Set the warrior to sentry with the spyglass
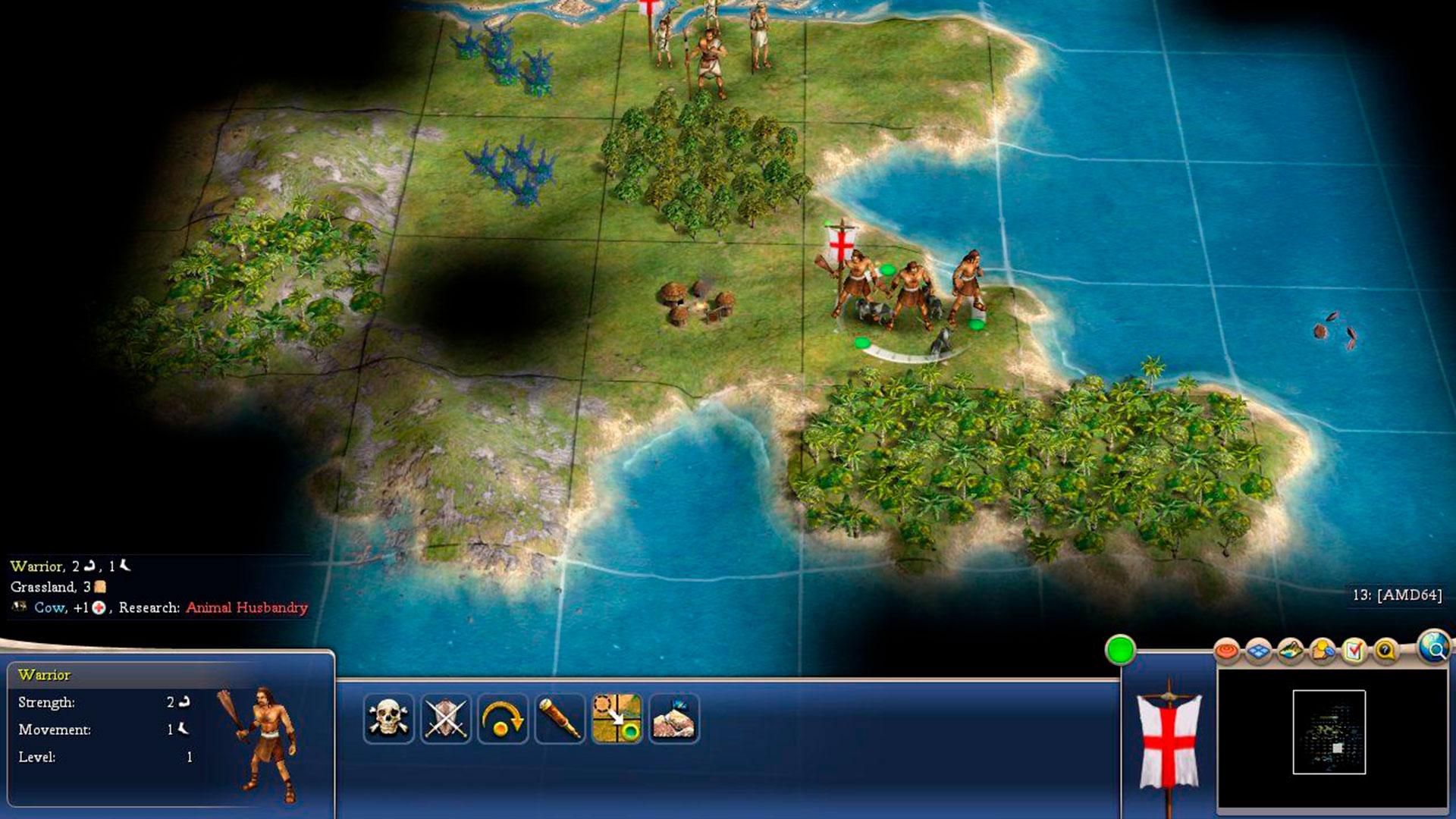The height and width of the screenshot is (819, 1456). click(x=560, y=718)
